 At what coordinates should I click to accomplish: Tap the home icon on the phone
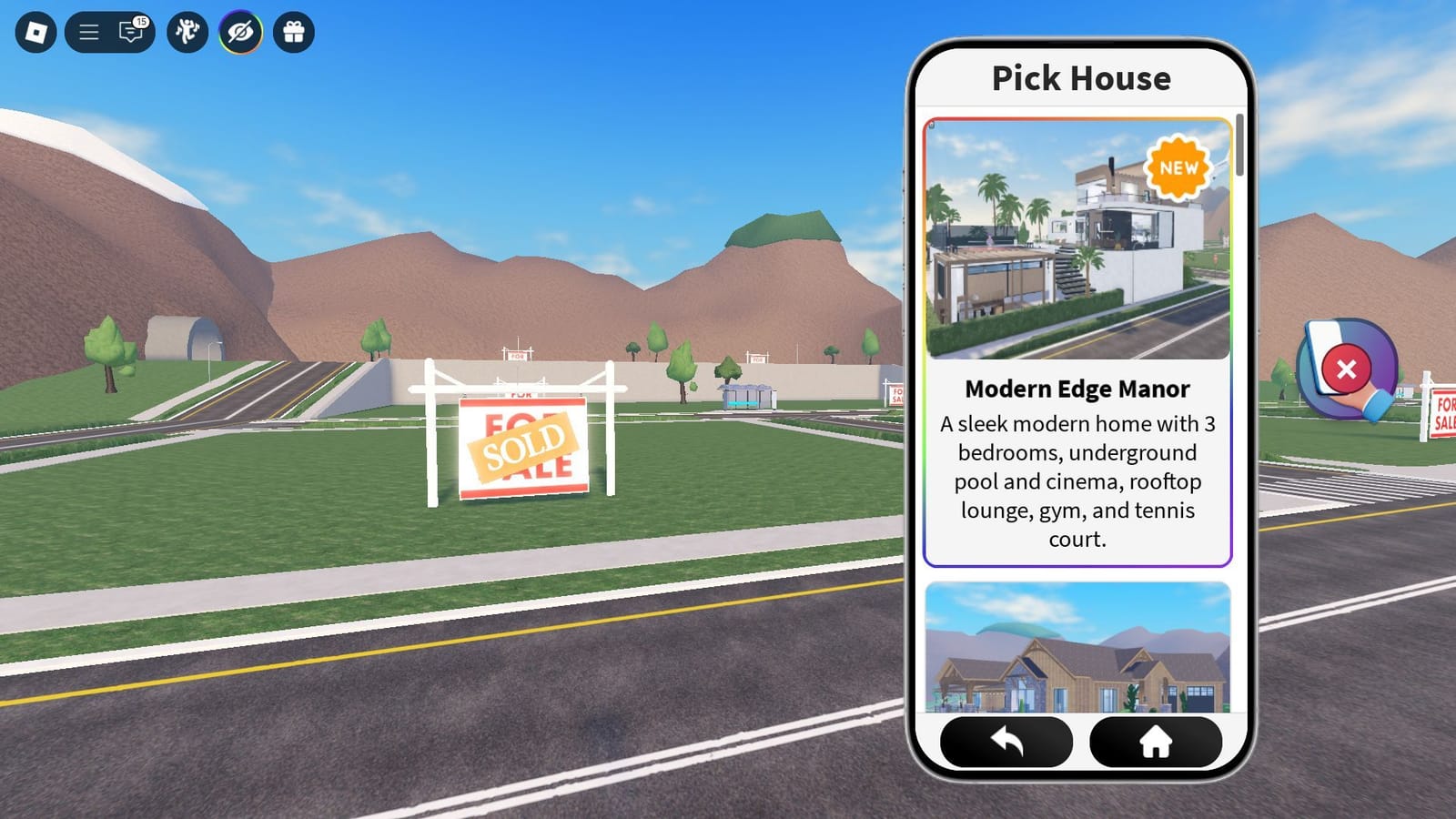tap(1155, 743)
